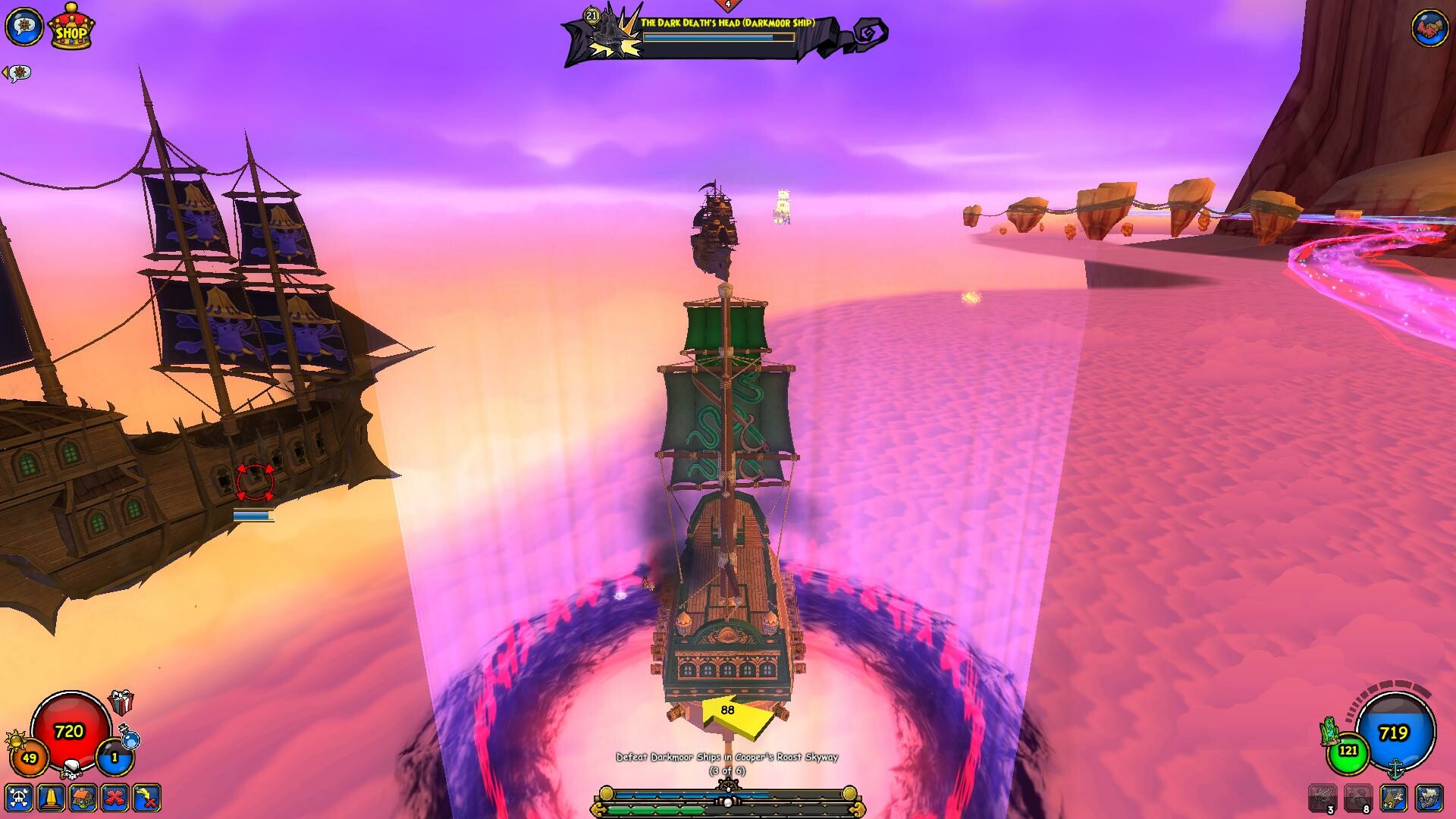The width and height of the screenshot is (1456, 819).
Task: Select the skull and crossbones attack ability
Action: [18, 799]
